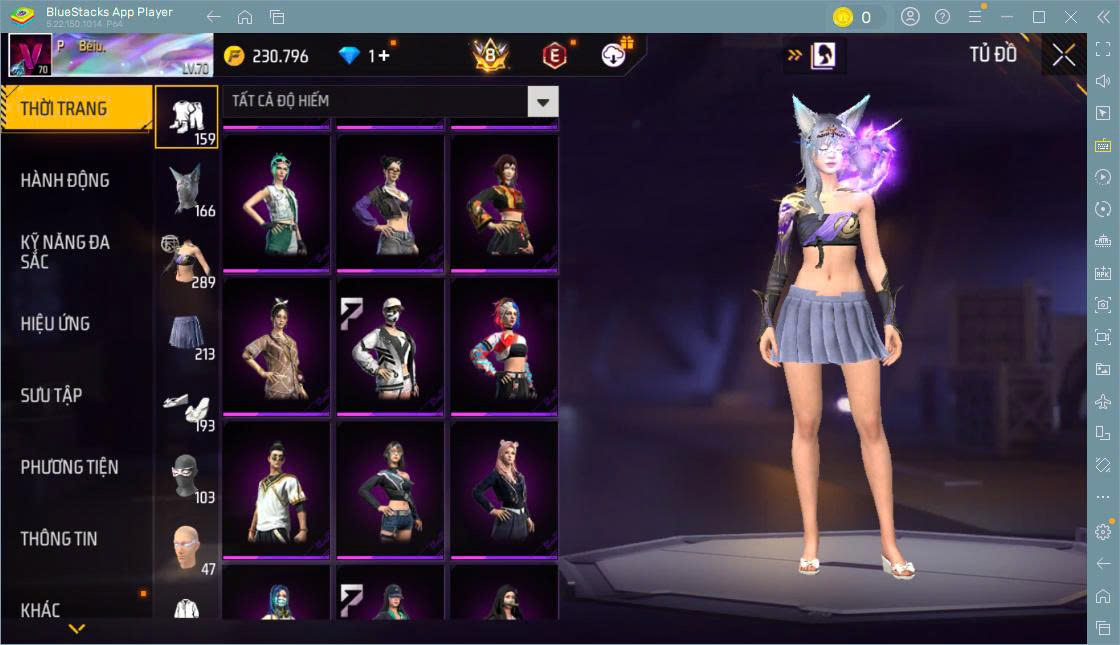Screen dimensions: 1120x645
Task: Select the white-cap masked outfit thumbnail
Action: point(390,345)
